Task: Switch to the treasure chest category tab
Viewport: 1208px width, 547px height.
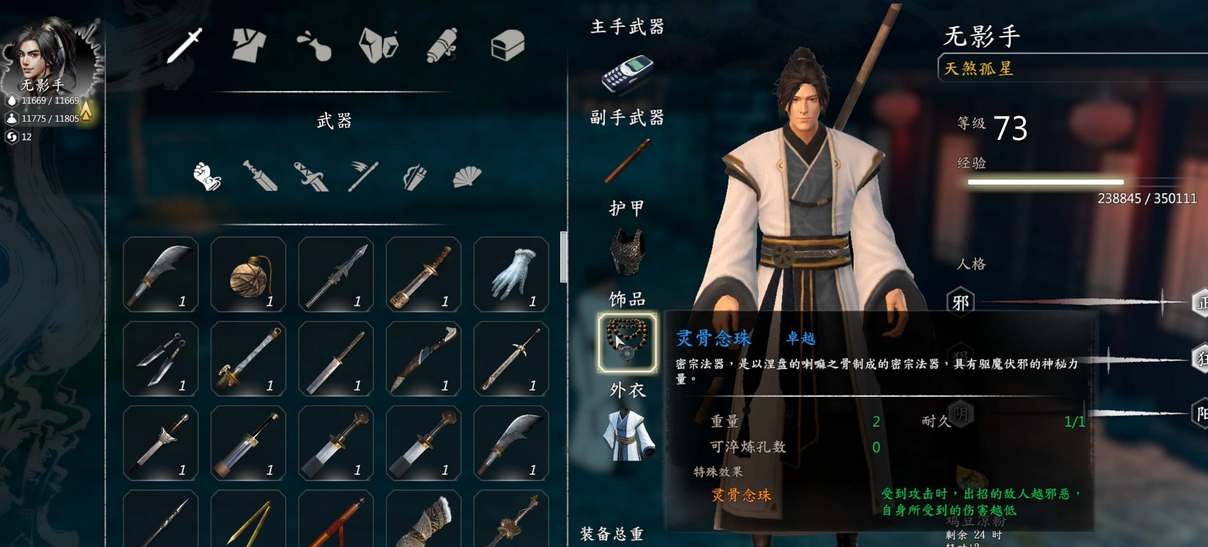Action: (508, 44)
